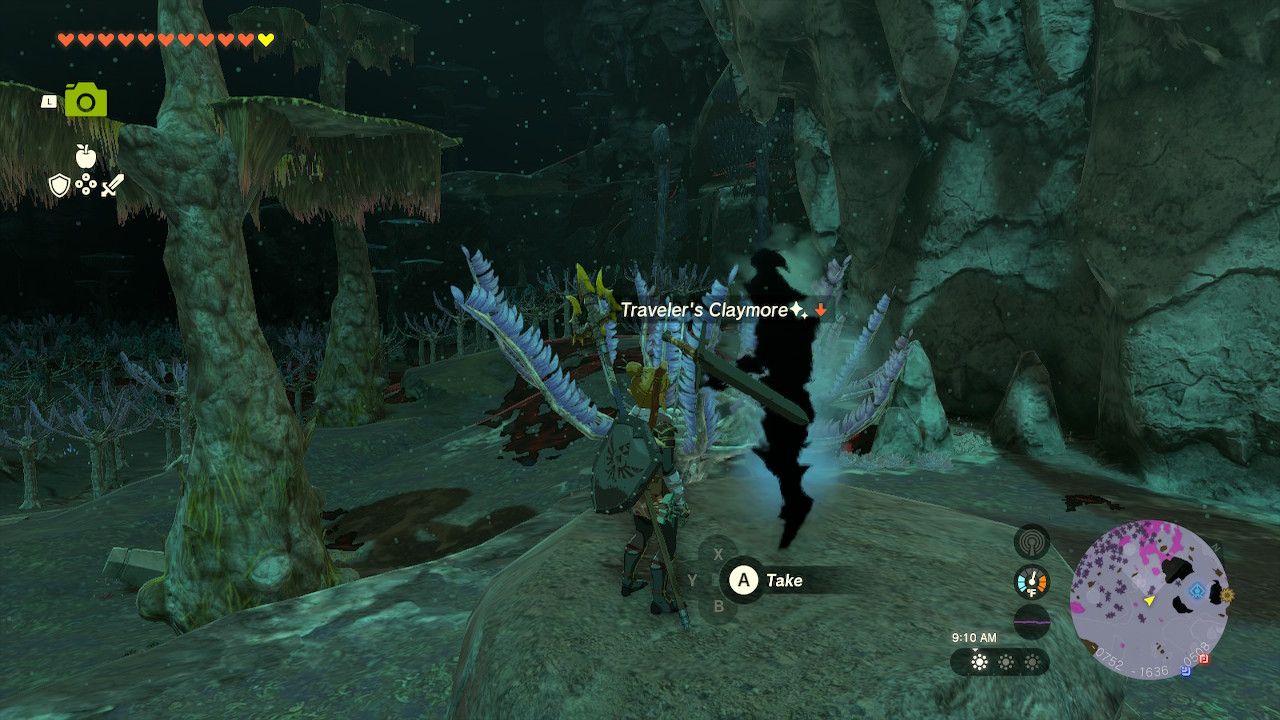
Task: Click the red enemy marker on the minimap
Action: (x=1203, y=660)
